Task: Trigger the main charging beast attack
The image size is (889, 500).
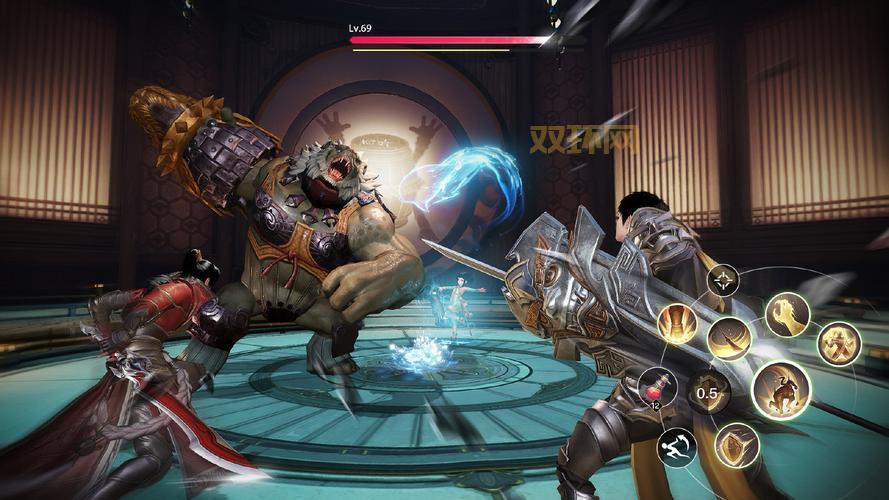Action: 780,389
